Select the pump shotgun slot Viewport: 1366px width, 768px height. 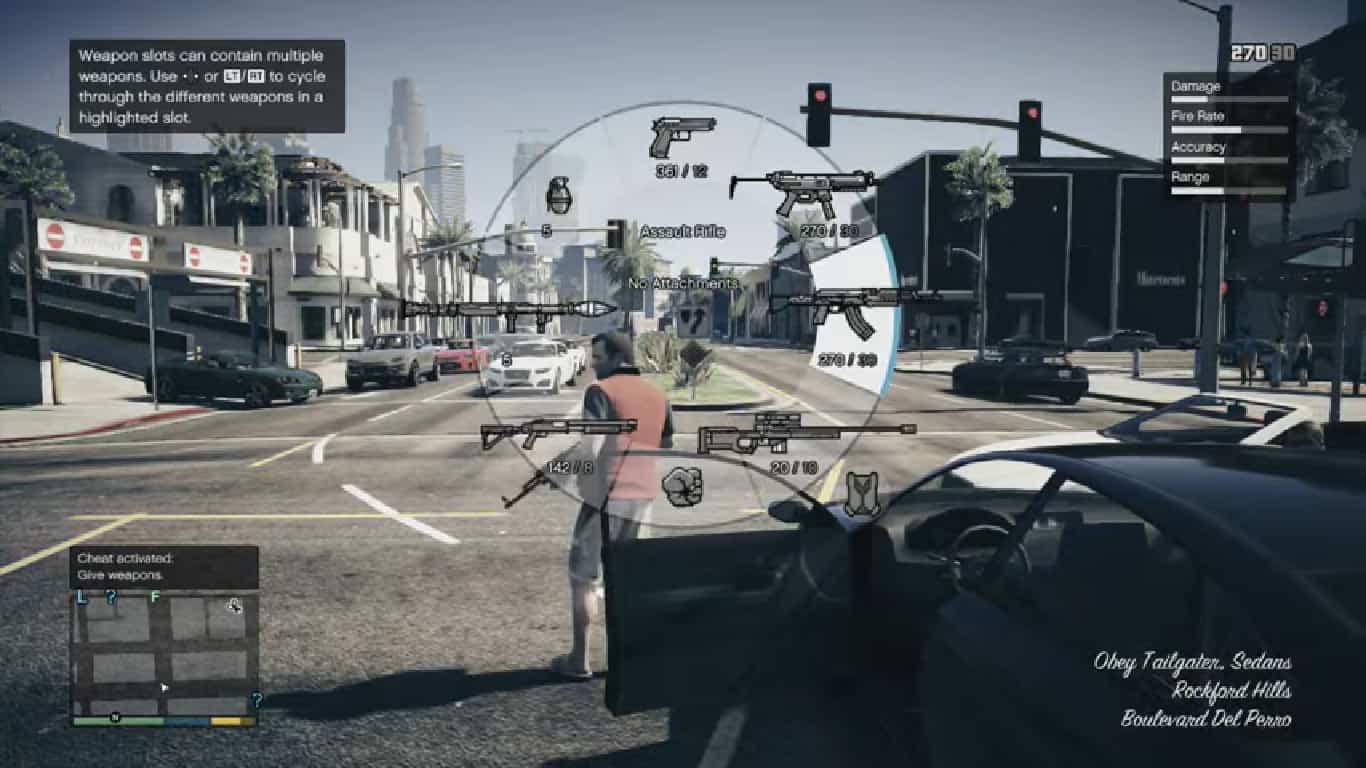coord(558,432)
